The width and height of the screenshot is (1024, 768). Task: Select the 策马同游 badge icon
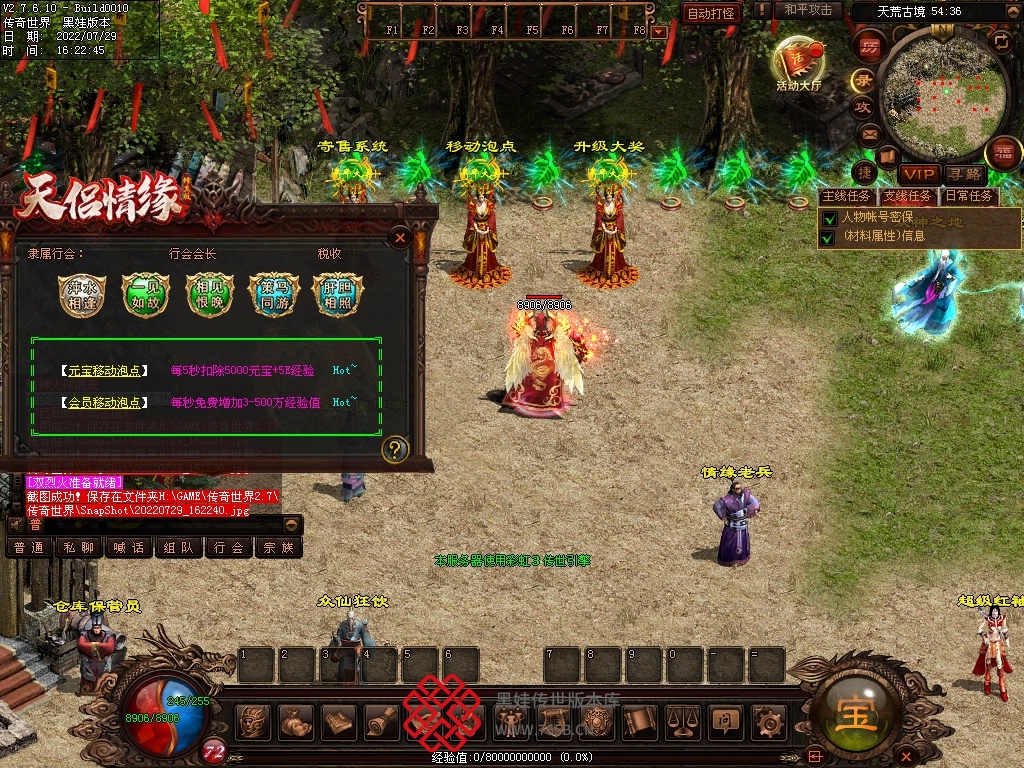click(x=273, y=295)
